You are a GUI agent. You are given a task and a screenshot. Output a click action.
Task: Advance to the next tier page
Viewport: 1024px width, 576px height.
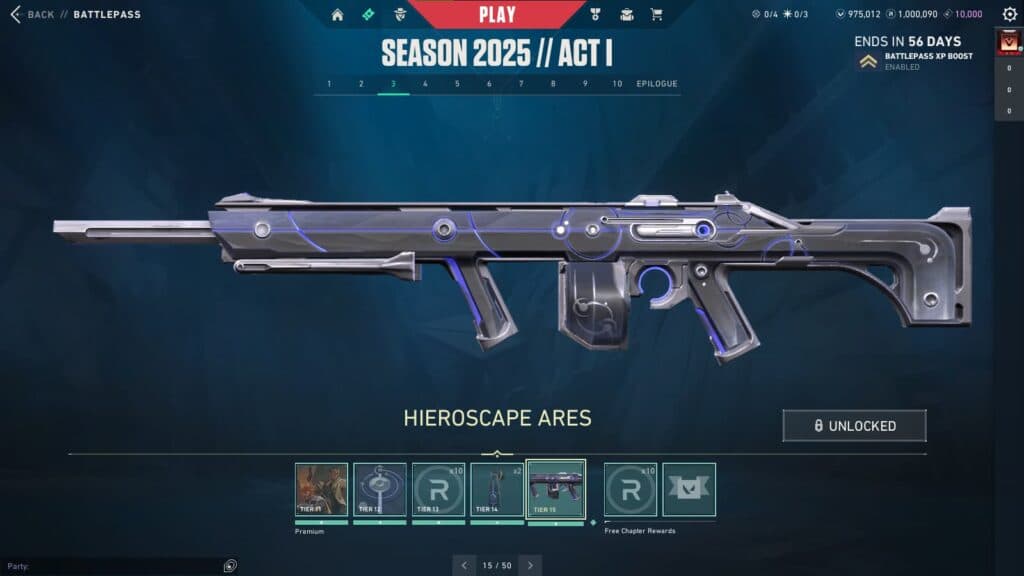(530, 565)
